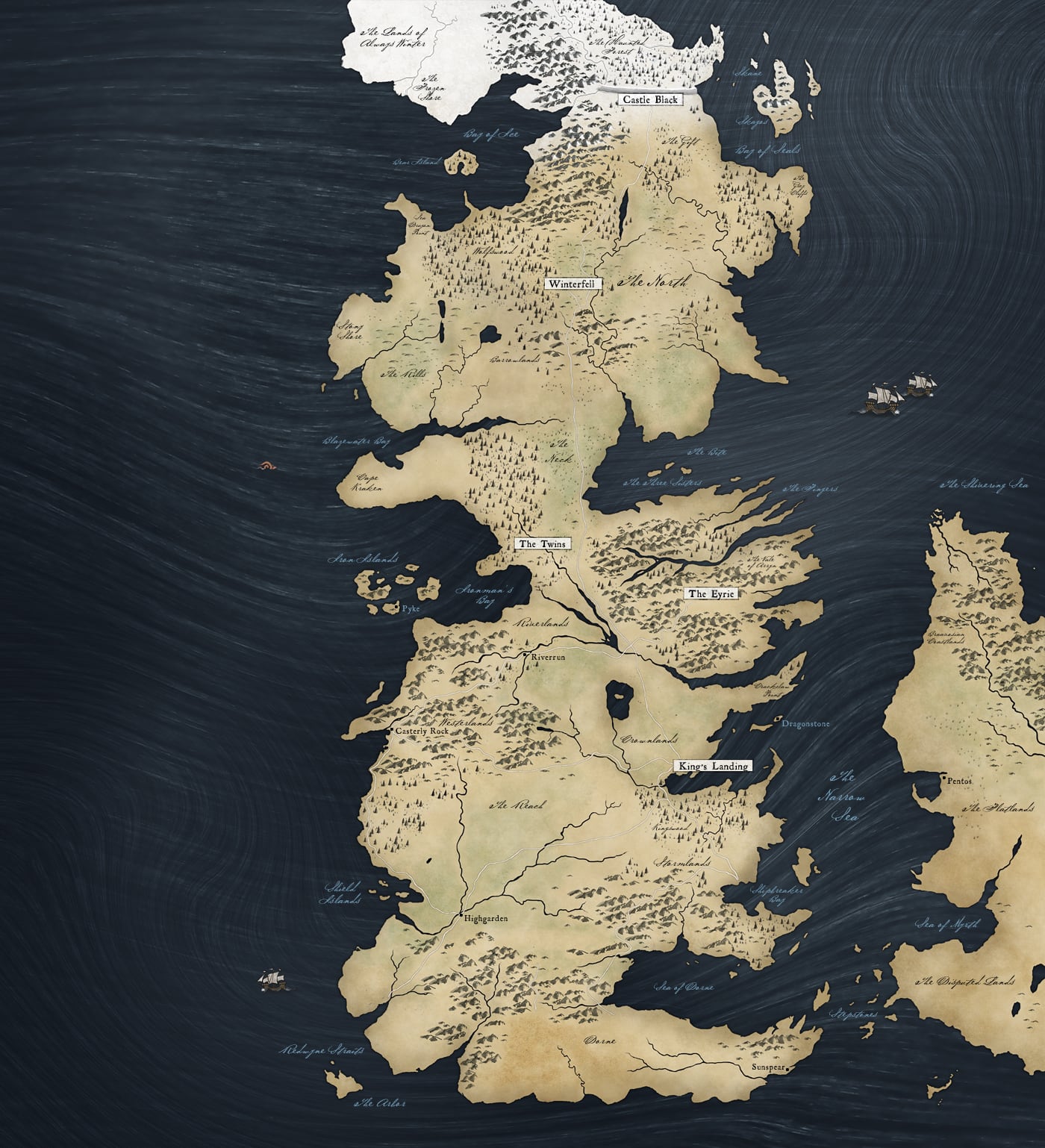Open the Winterfell location marker
The image size is (1045, 1148).
click(574, 284)
